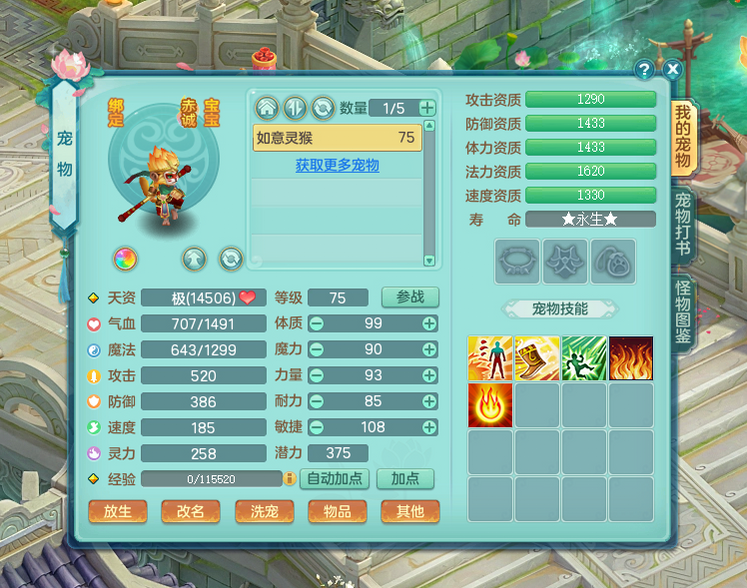Open the 其他 options button
747x588 pixels.
pos(410,511)
